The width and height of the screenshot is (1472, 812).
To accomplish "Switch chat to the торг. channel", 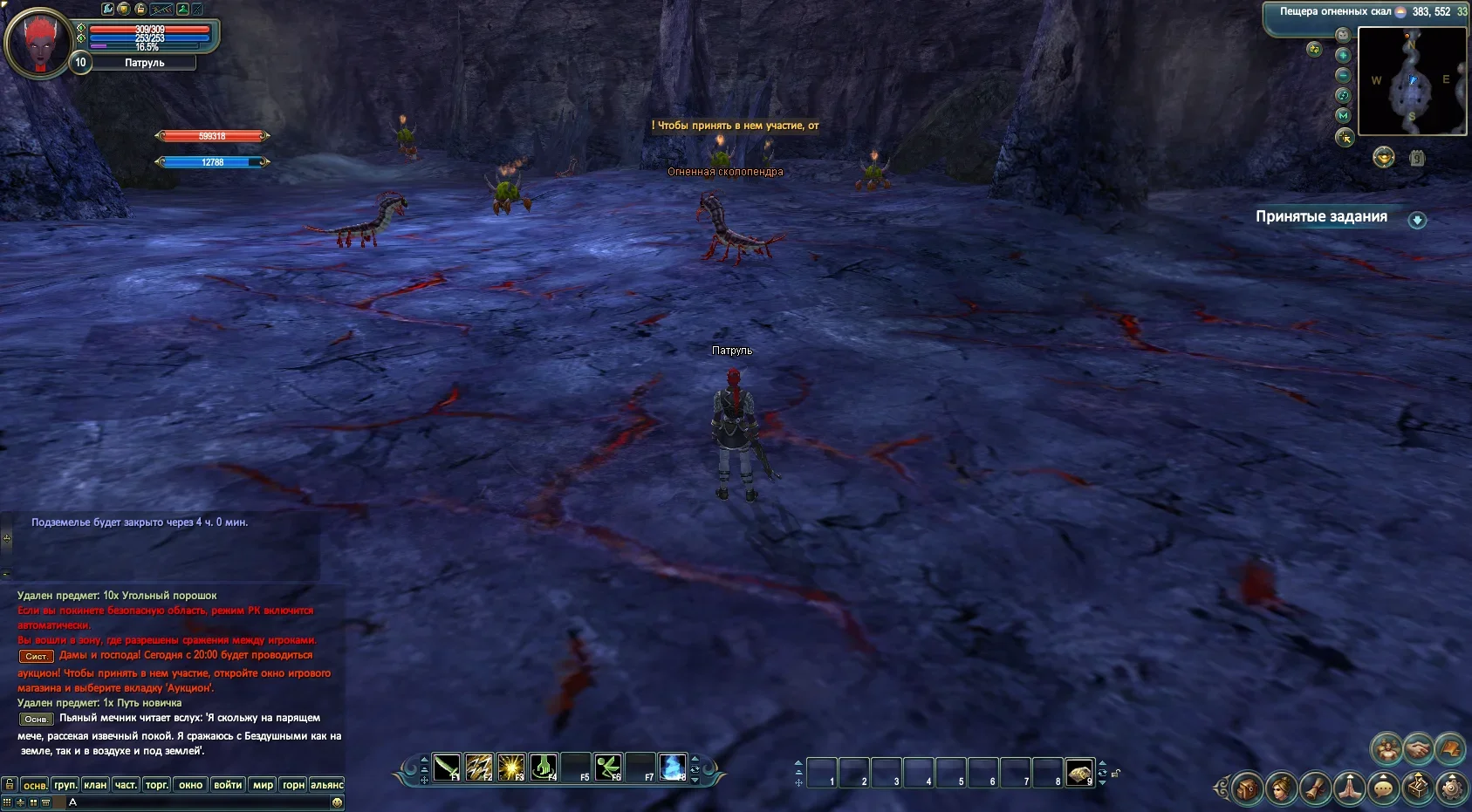I will (157, 785).
